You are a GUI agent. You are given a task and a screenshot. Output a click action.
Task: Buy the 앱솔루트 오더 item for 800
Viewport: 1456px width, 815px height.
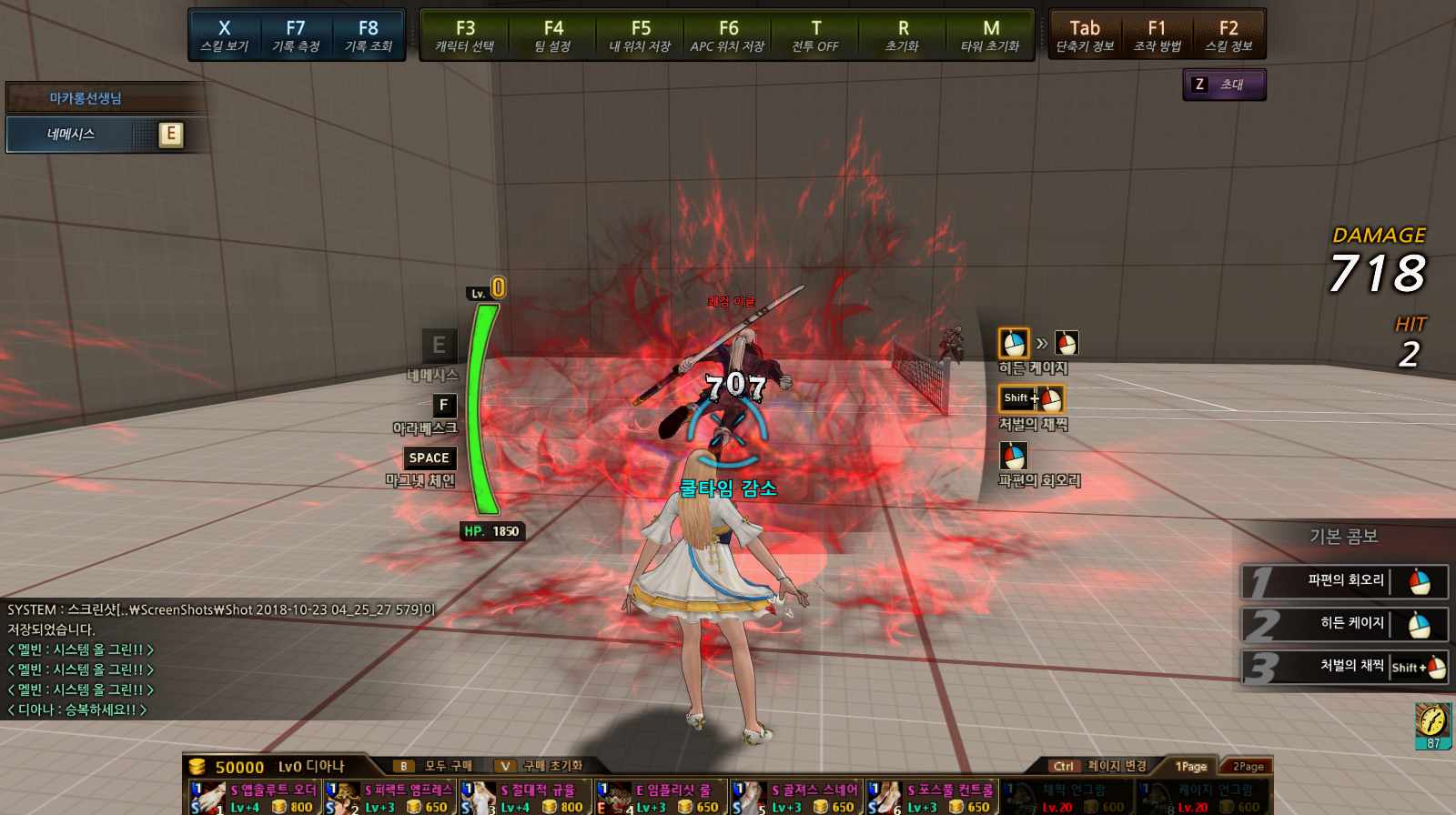[x=256, y=797]
